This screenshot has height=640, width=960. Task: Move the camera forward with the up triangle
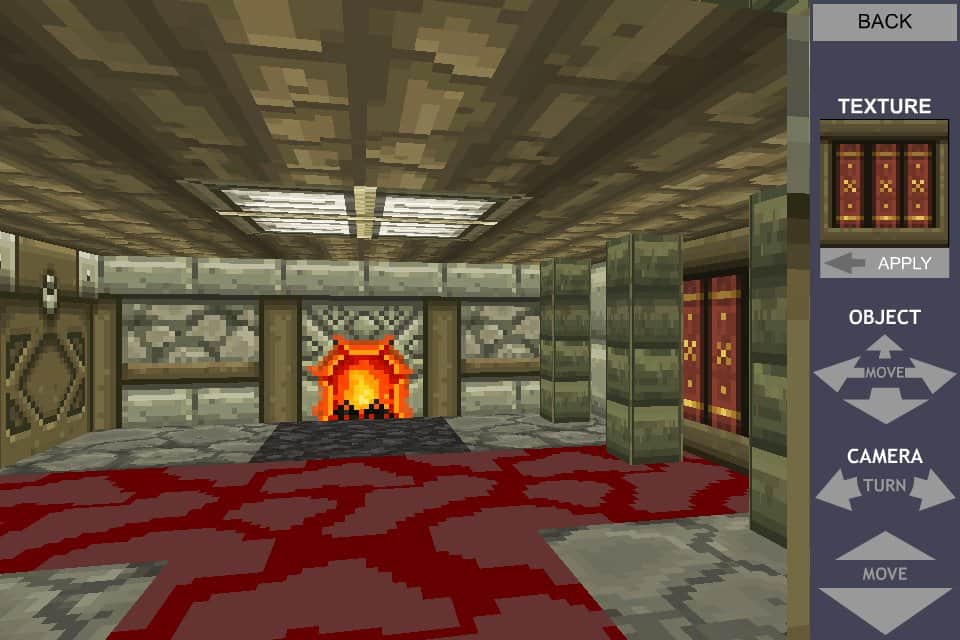[884, 547]
